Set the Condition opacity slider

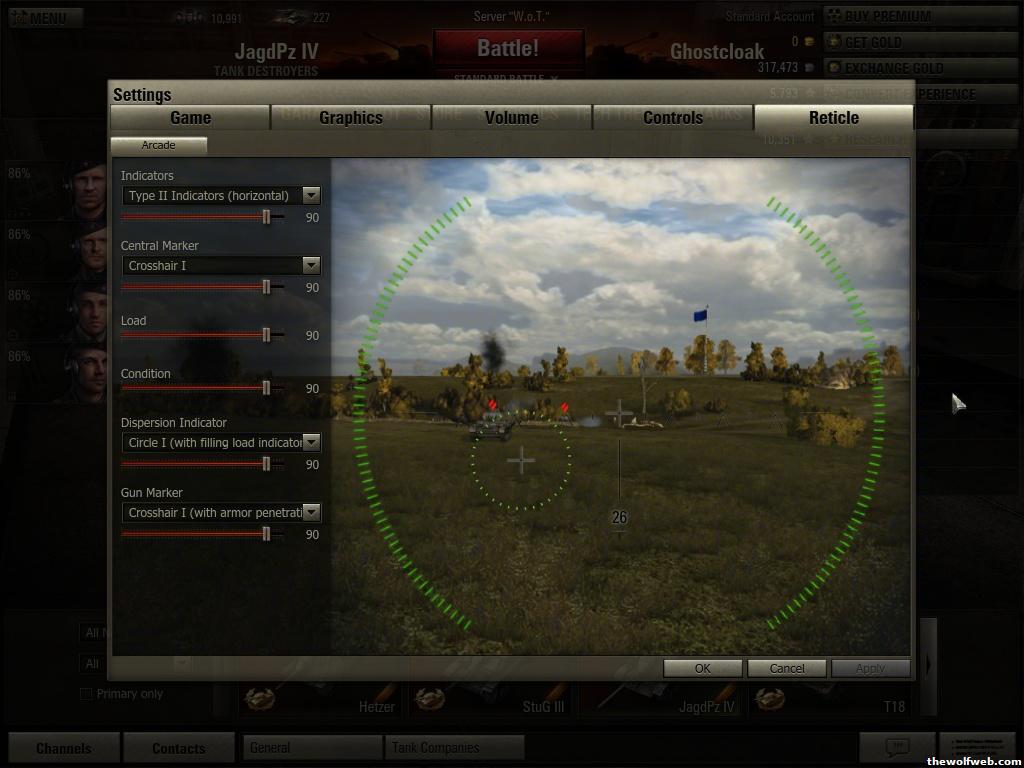266,388
